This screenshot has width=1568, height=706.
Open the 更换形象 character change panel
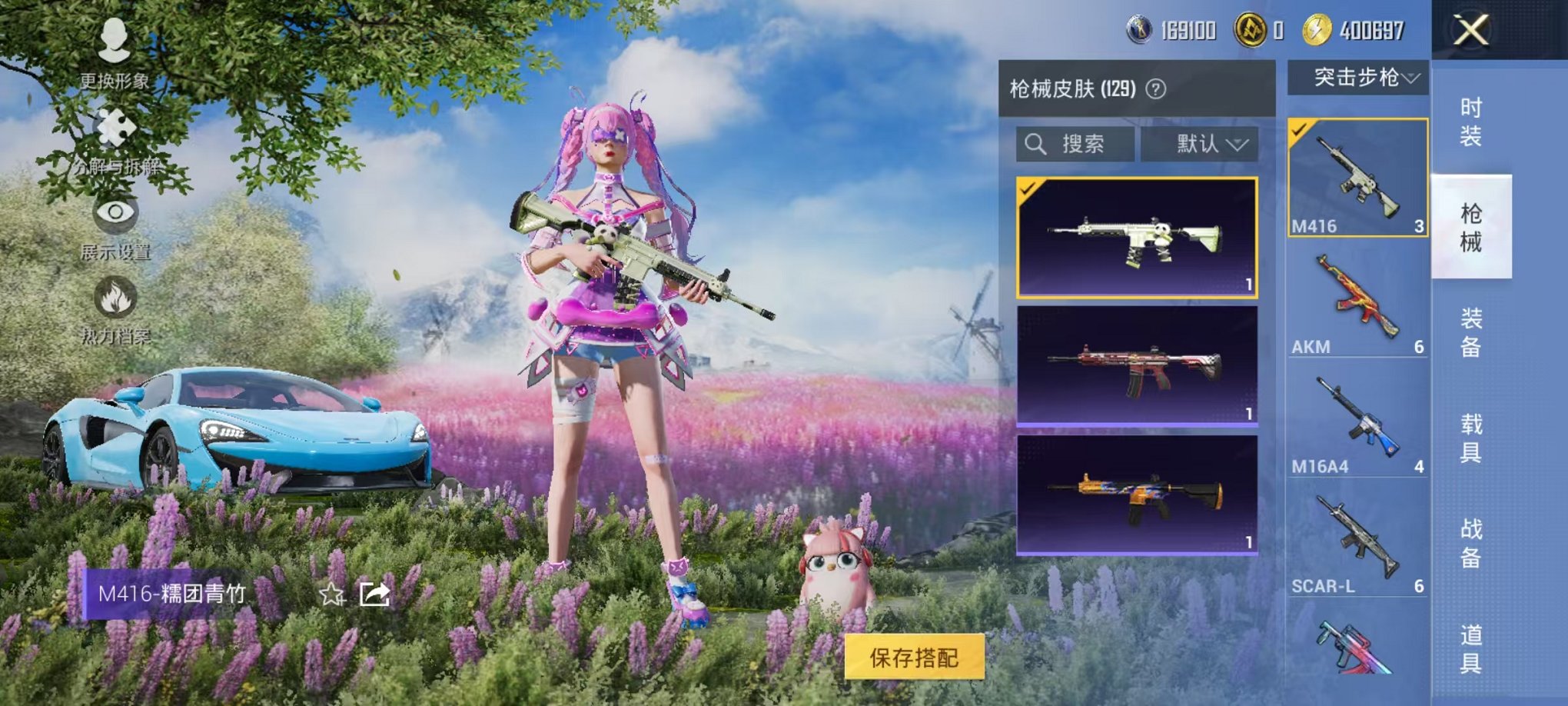tap(114, 54)
